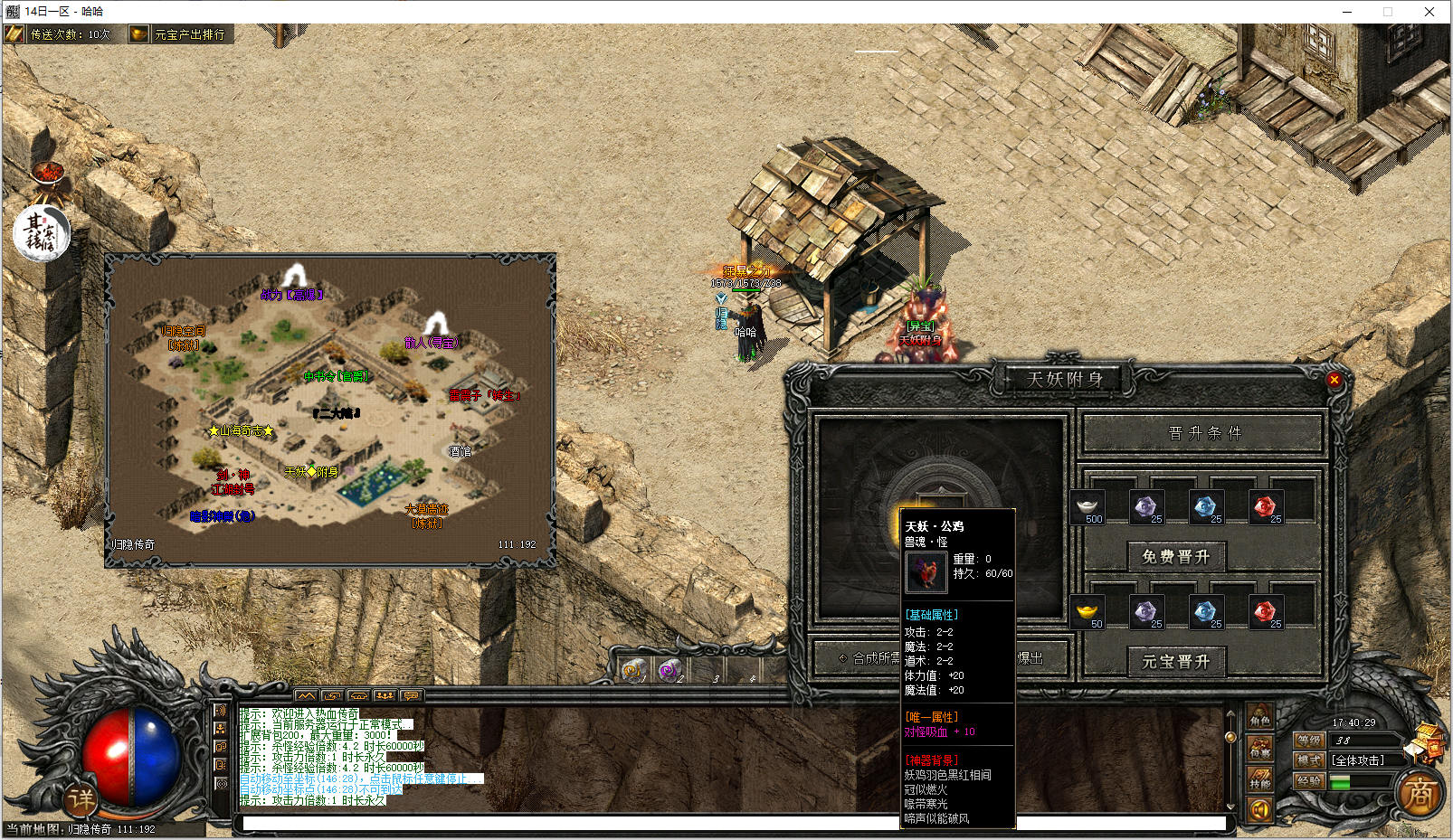Click the 免费晋升 free promotion button
The height and width of the screenshot is (840, 1453).
click(1176, 557)
